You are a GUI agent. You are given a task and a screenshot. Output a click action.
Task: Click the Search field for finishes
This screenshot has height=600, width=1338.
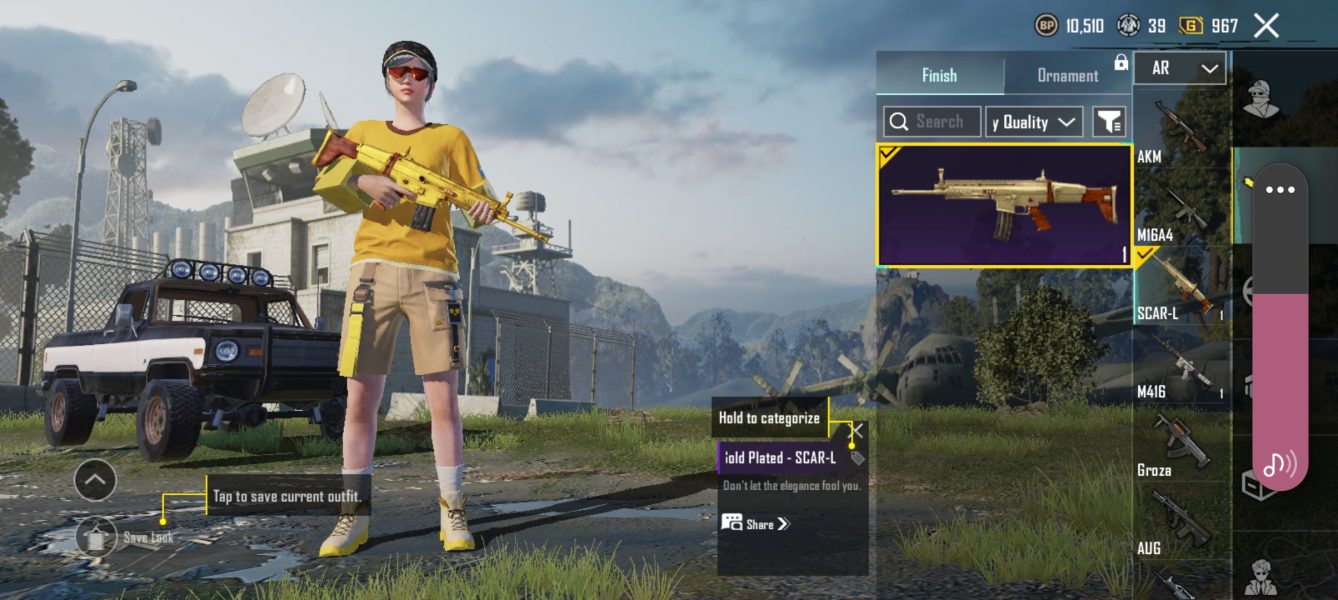(x=932, y=122)
